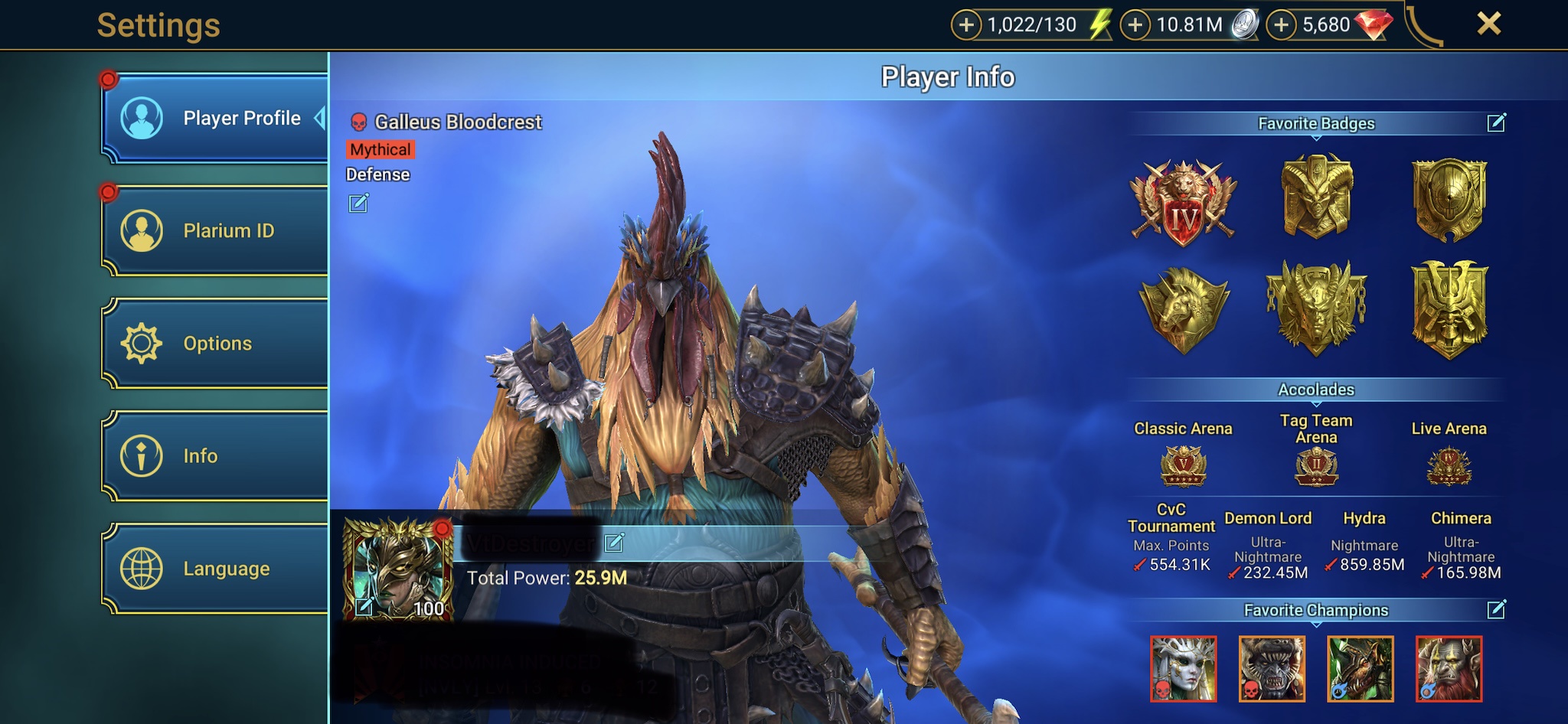Open the Options settings section
1568x724 pixels.
[x=216, y=343]
